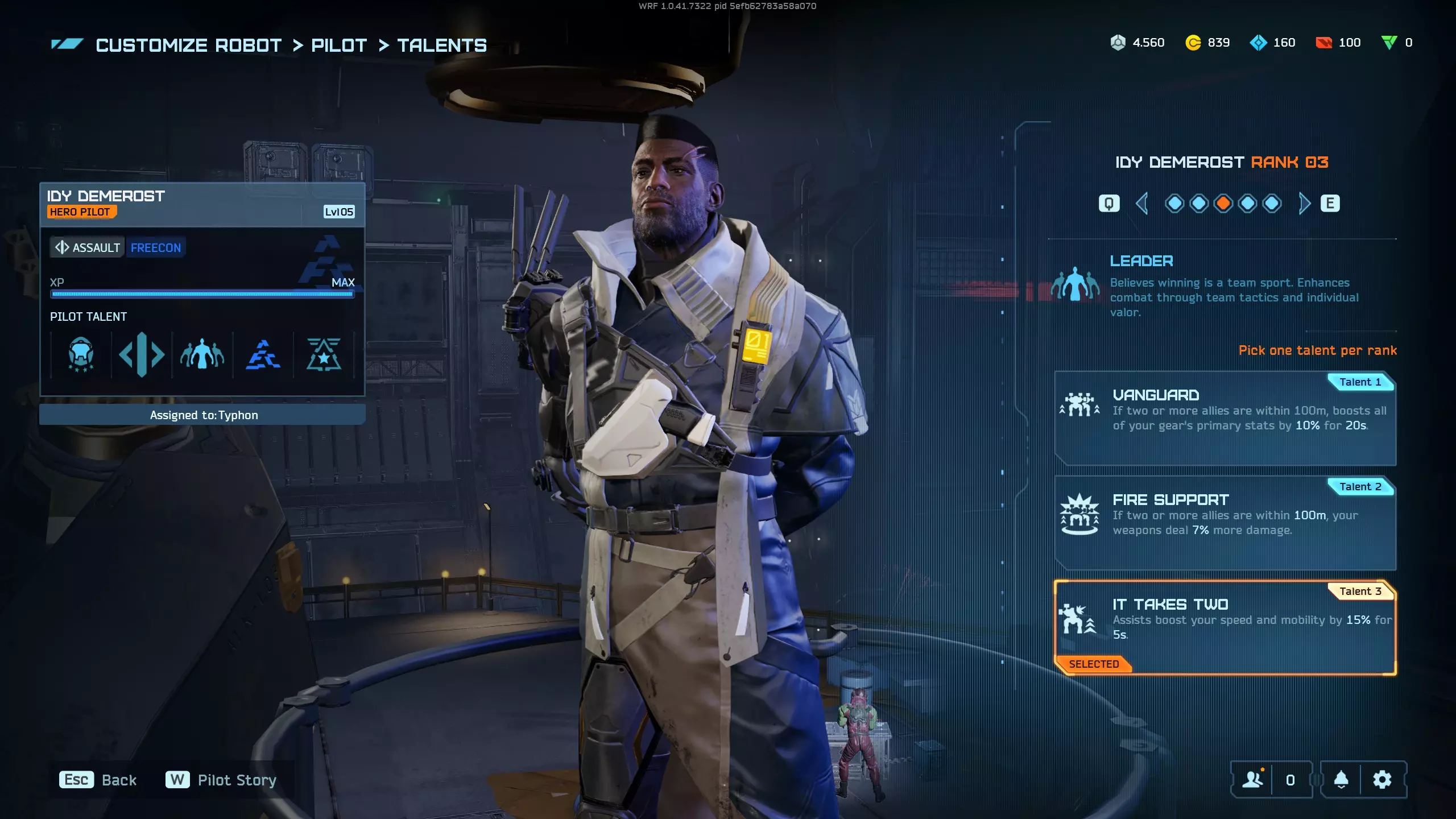Go to the previous rank with left arrow
This screenshot has width=1456, height=819.
point(1141,203)
